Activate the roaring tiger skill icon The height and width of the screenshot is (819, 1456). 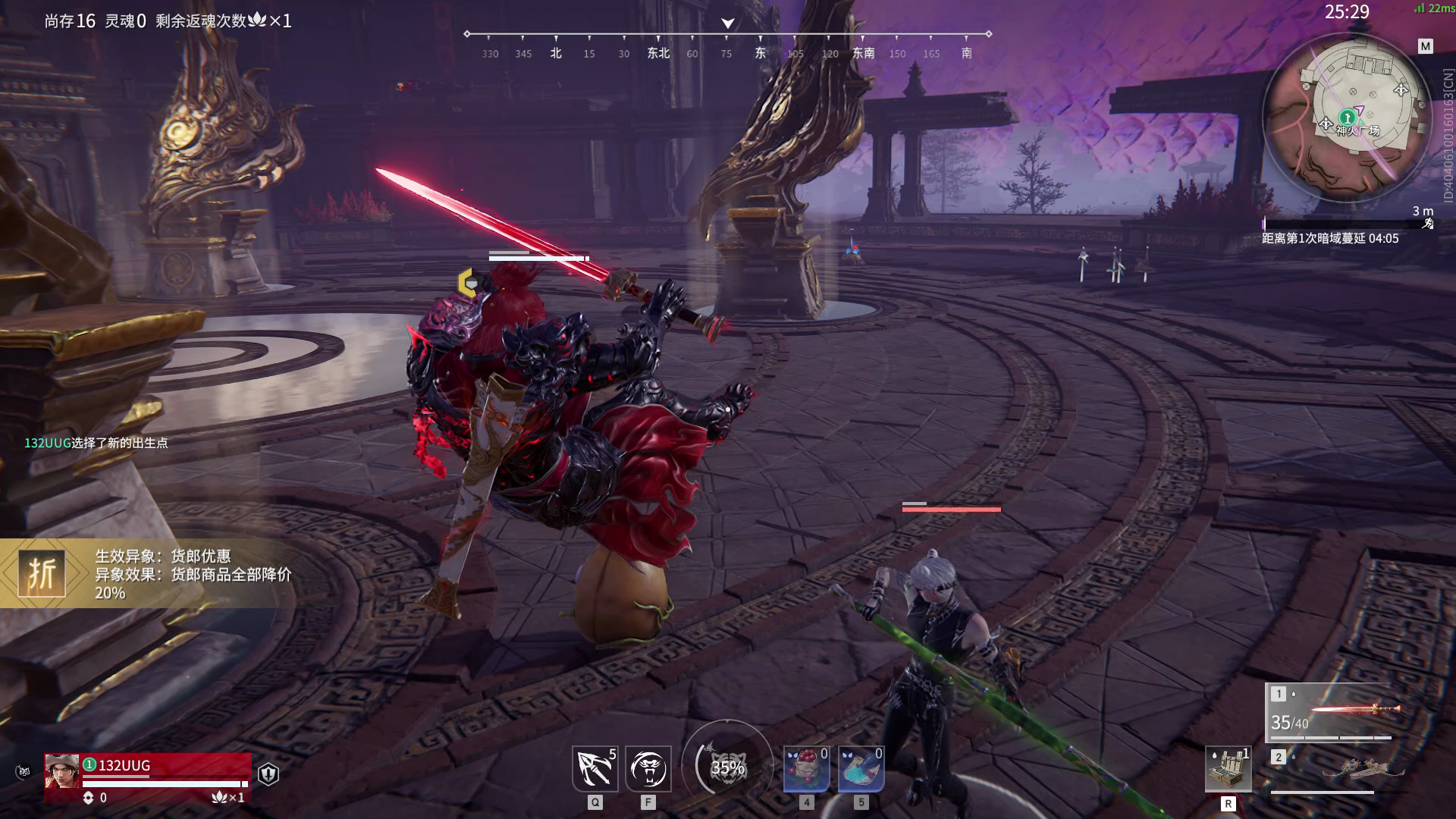point(648,768)
